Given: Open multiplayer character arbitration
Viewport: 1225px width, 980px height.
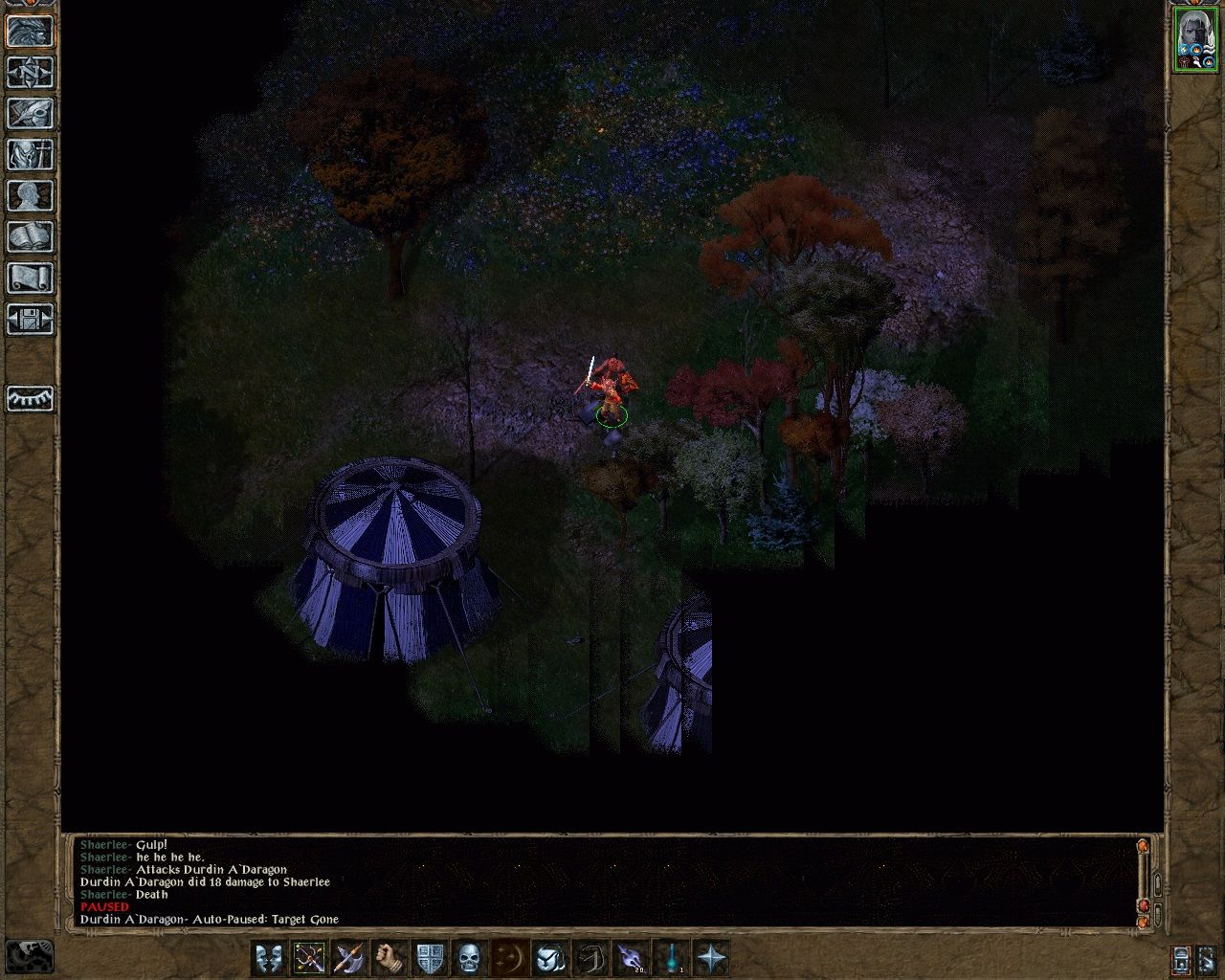Looking at the screenshot, I should pyautogui.click(x=27, y=33).
